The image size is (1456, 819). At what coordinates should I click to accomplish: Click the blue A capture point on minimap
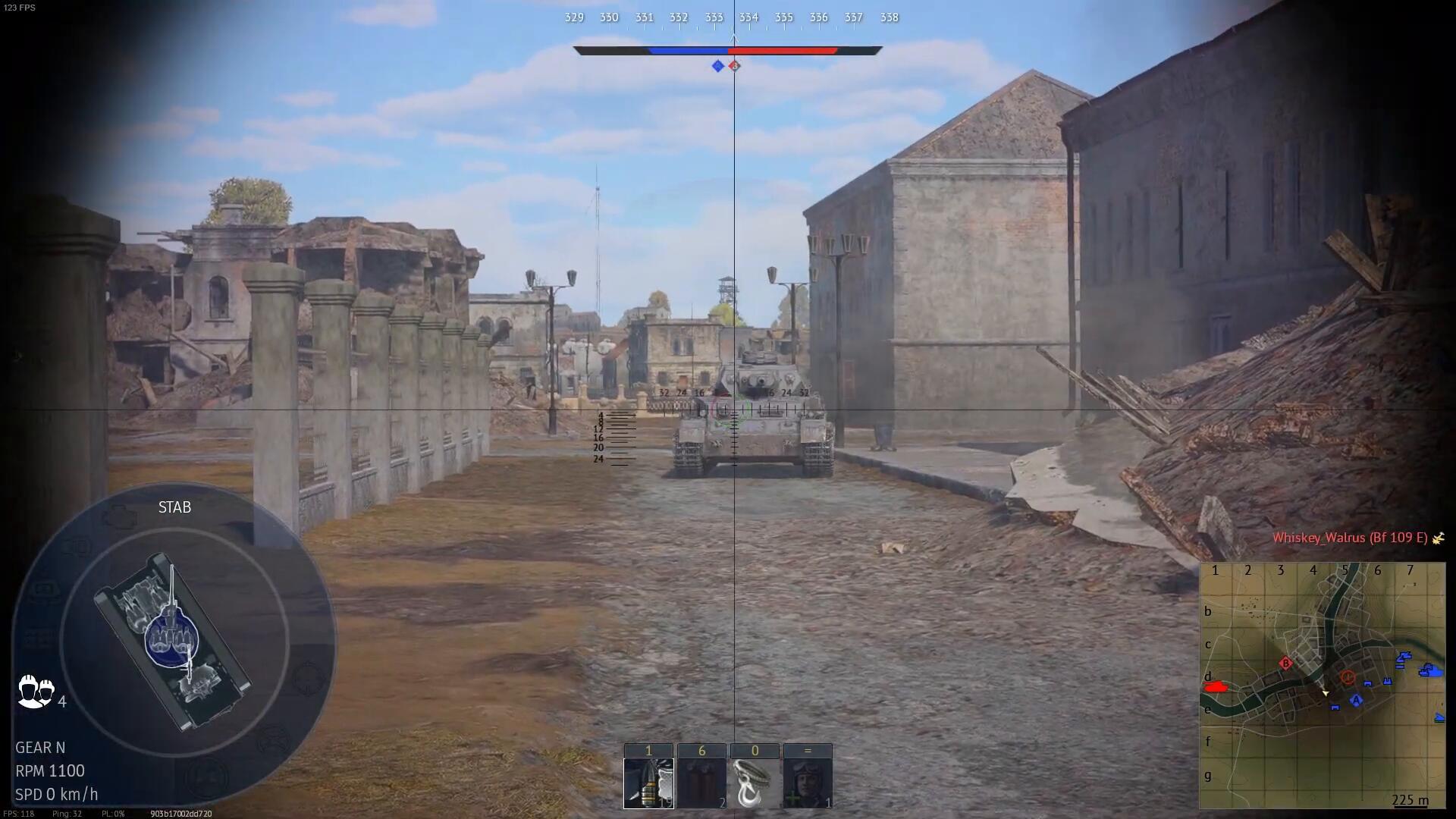[1357, 700]
